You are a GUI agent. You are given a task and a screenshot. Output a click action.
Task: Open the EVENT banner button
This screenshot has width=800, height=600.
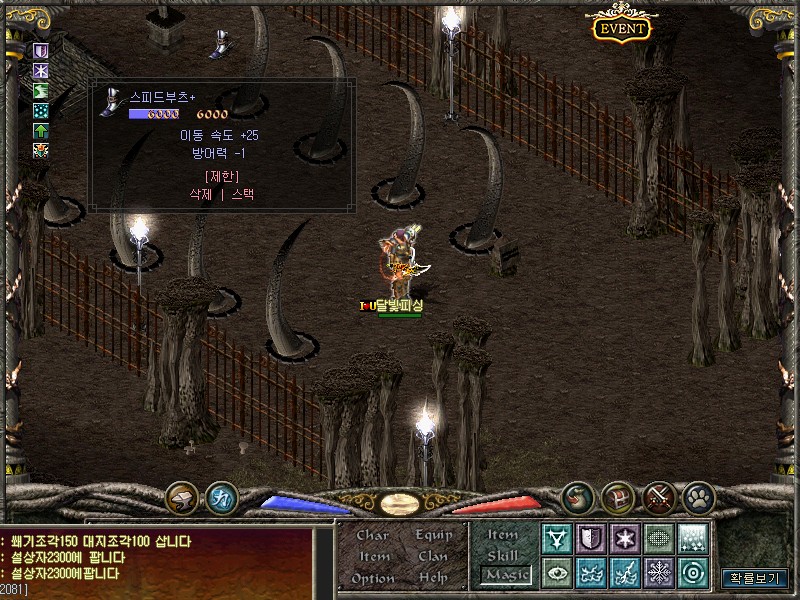(621, 28)
